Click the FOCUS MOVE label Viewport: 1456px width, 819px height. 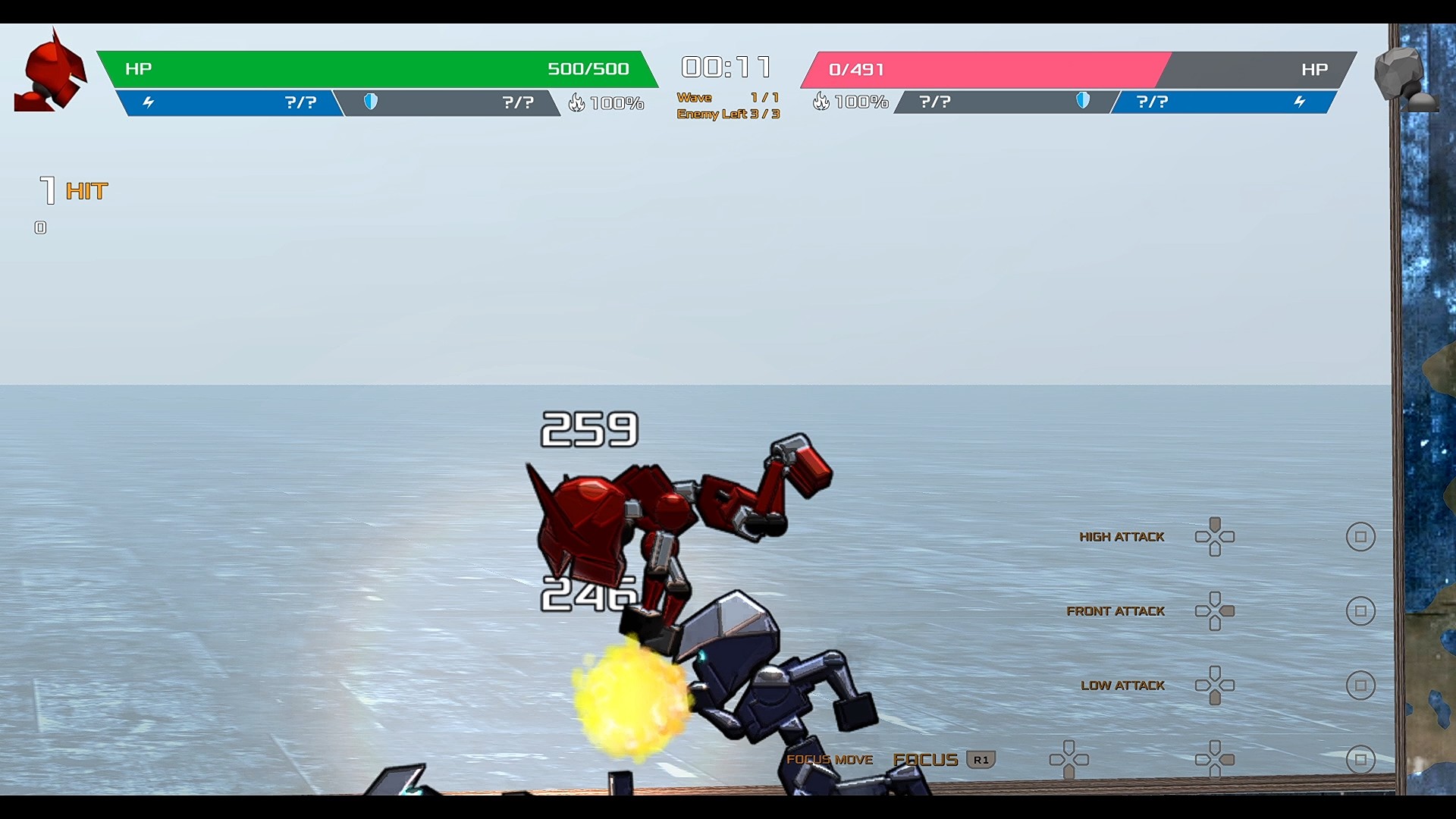pos(831,759)
